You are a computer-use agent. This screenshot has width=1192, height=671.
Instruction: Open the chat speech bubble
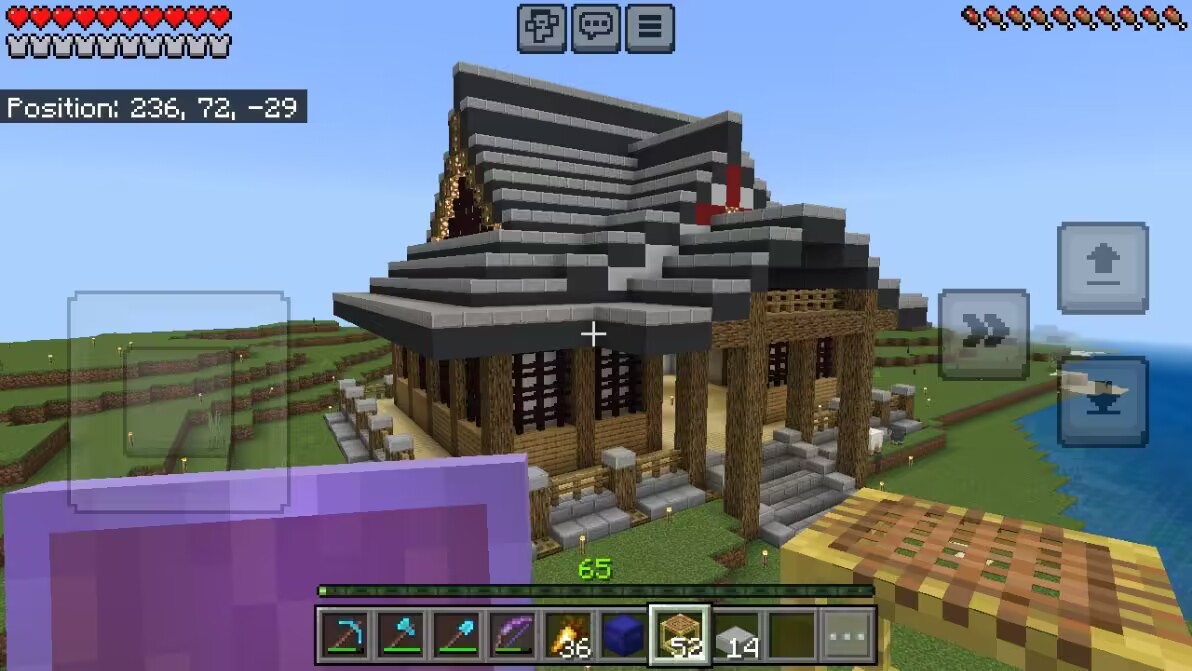point(596,28)
